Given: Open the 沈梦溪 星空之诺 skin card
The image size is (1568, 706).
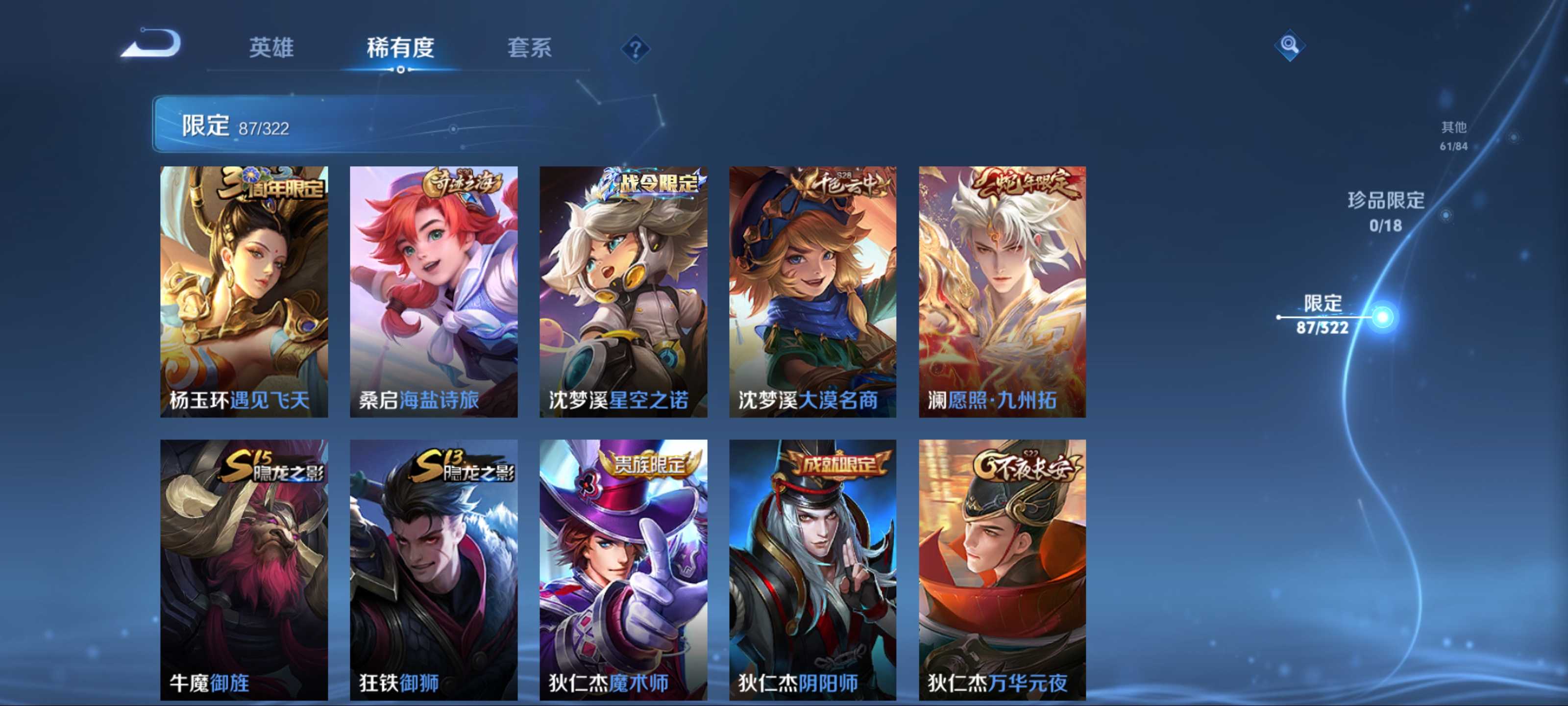Looking at the screenshot, I should [x=623, y=291].
